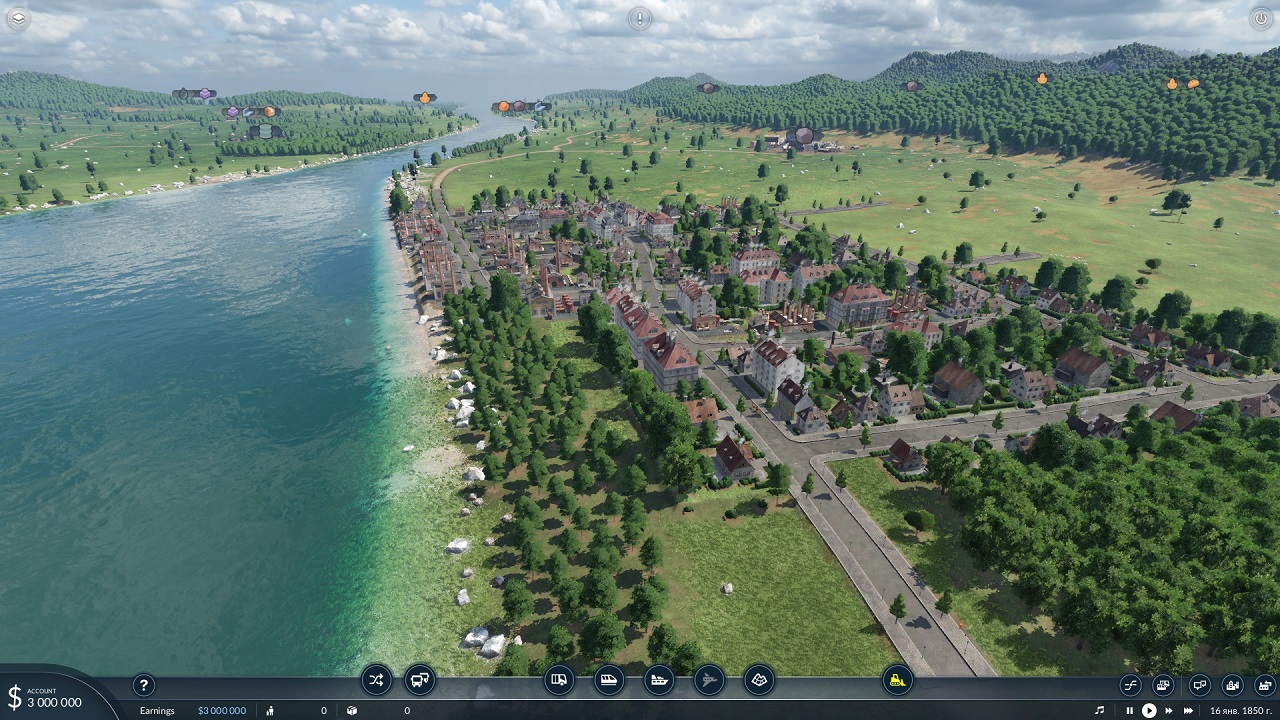Open the map layers menu
This screenshot has width=1280, height=720.
click(x=18, y=18)
